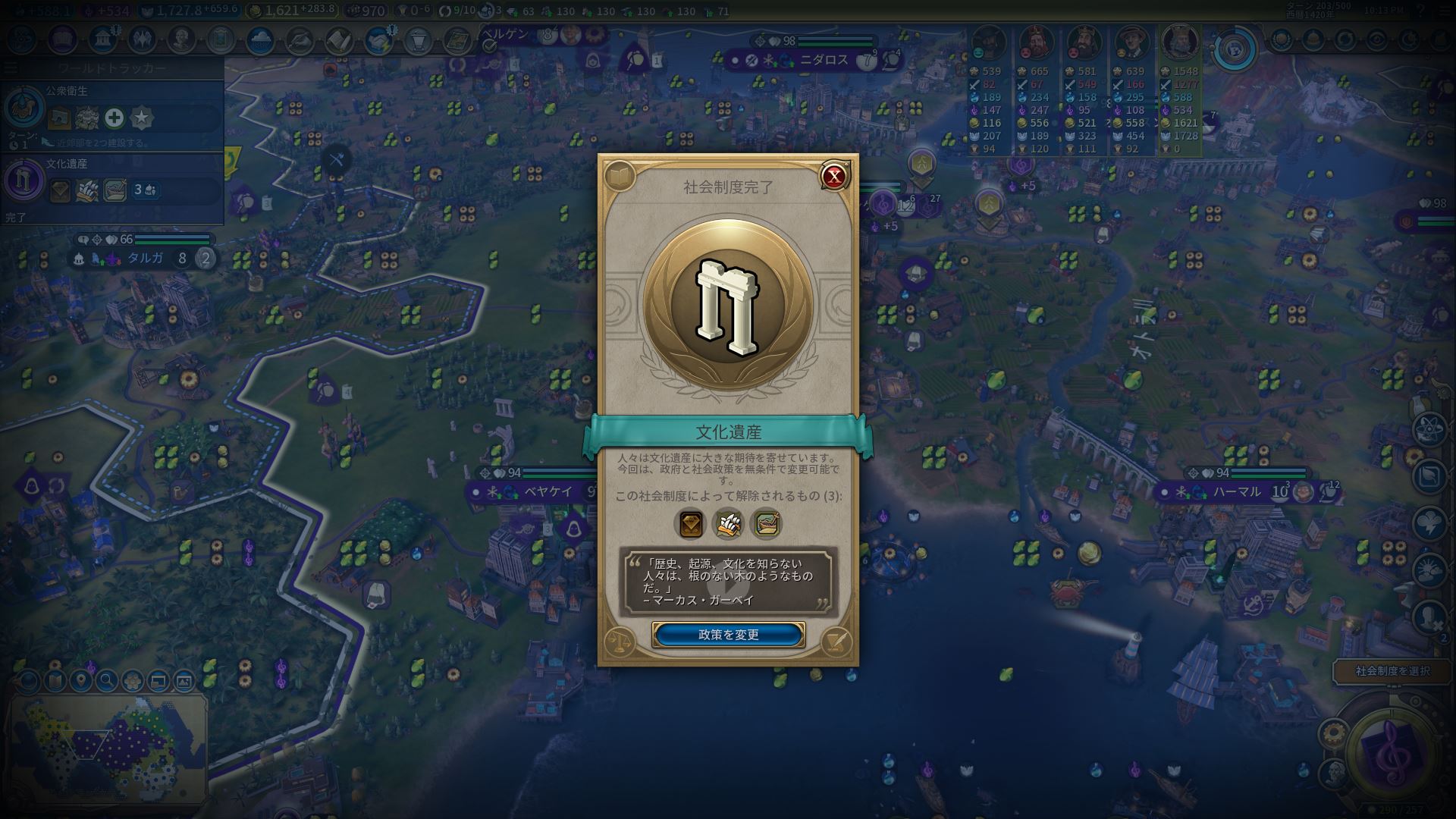The image size is (1456, 819).
Task: Select the third unlock icon with shovel
Action: coord(765,523)
